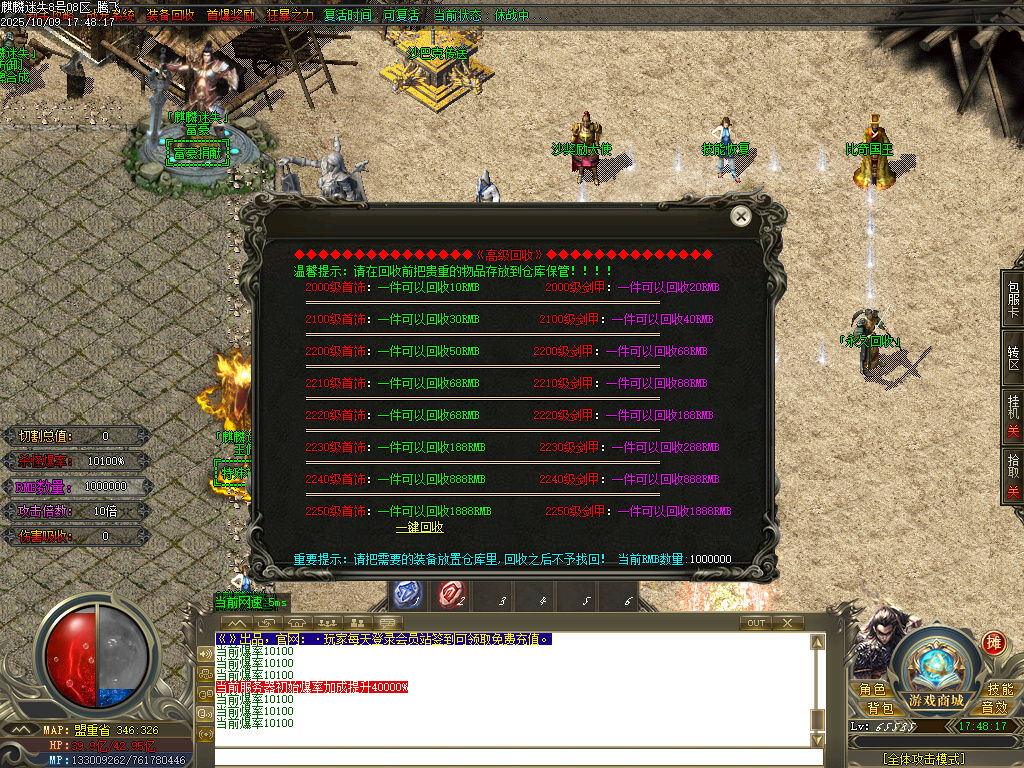Open the 技能 skills panel
The height and width of the screenshot is (768, 1024).
[x=1000, y=690]
